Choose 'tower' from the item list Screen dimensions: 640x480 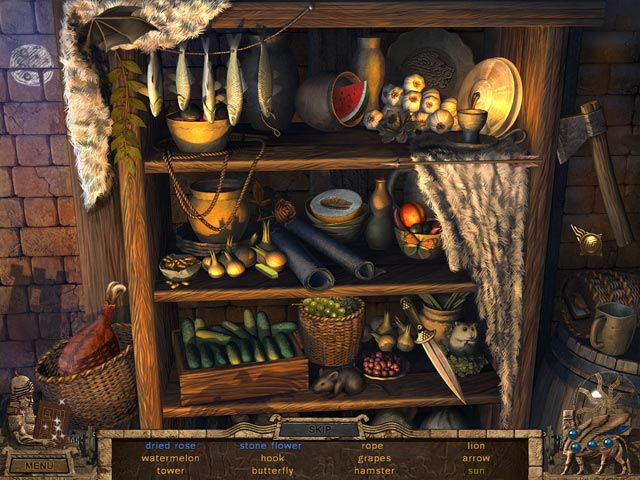pos(170,470)
